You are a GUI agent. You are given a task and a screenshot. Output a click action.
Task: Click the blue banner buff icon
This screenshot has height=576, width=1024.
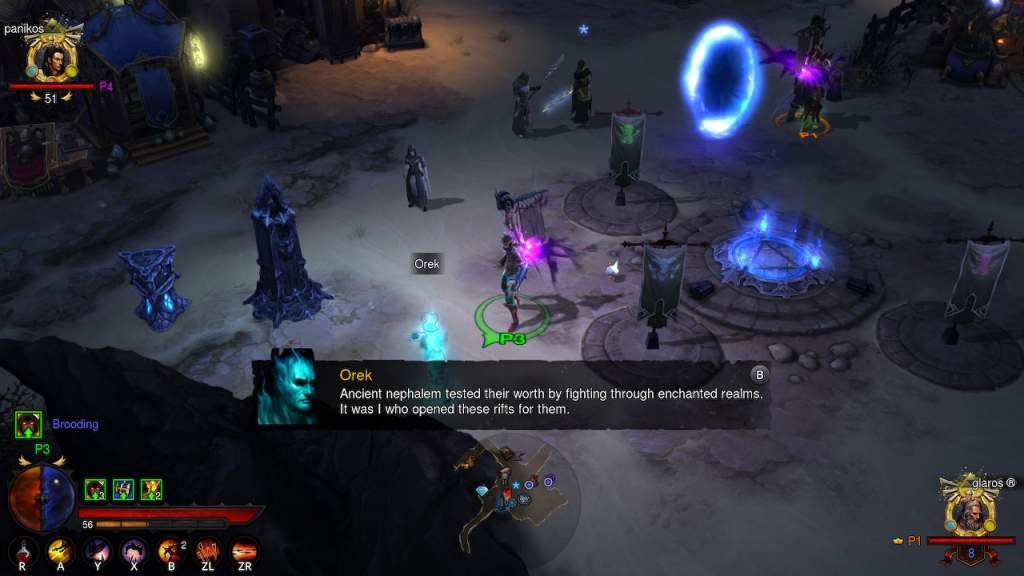coord(123,489)
